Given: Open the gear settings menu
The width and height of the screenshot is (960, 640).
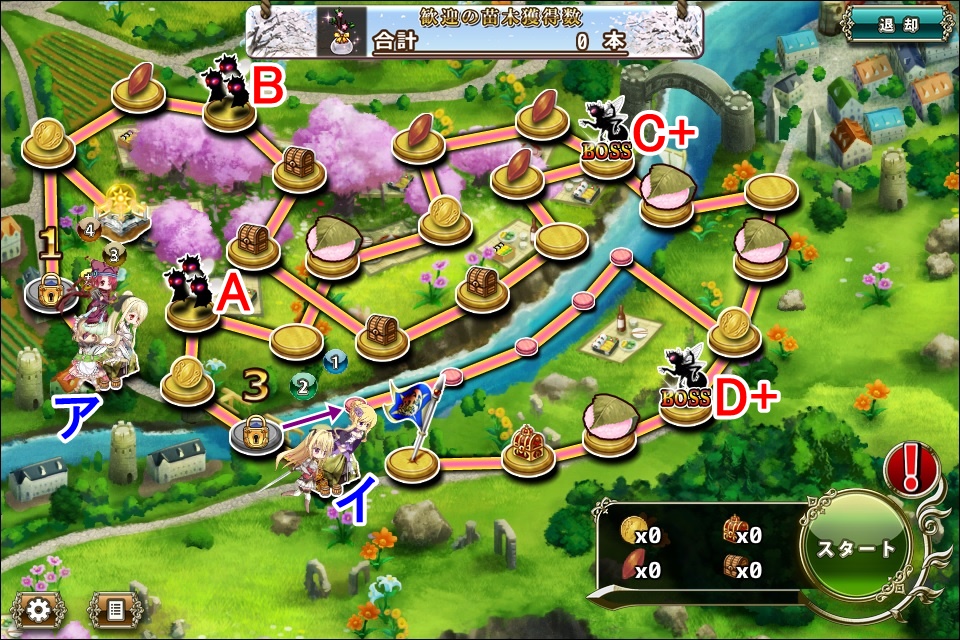Looking at the screenshot, I should click(39, 608).
